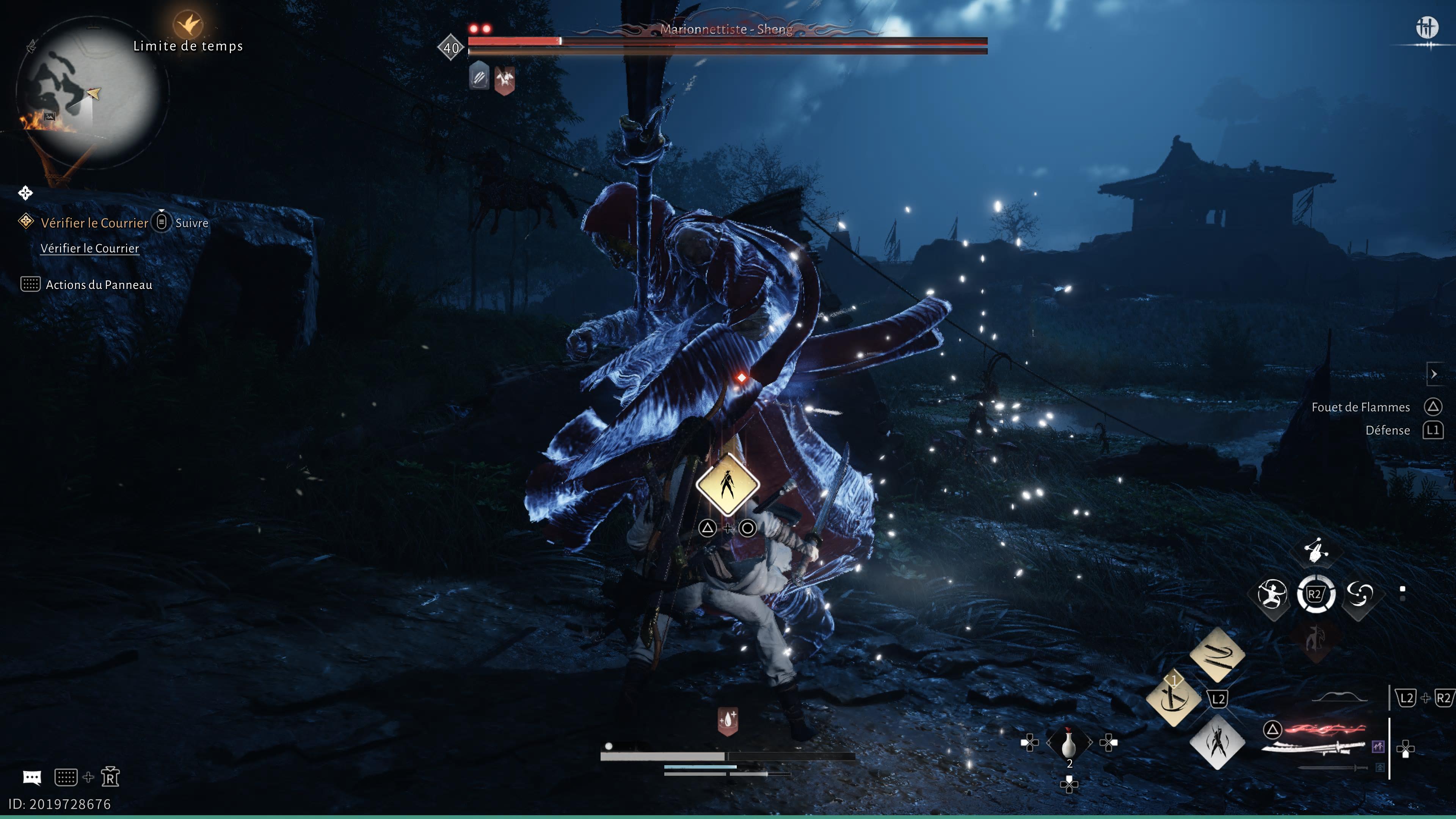Open the quest compass icon above tracker
The height and width of the screenshot is (819, 1456).
[x=25, y=193]
